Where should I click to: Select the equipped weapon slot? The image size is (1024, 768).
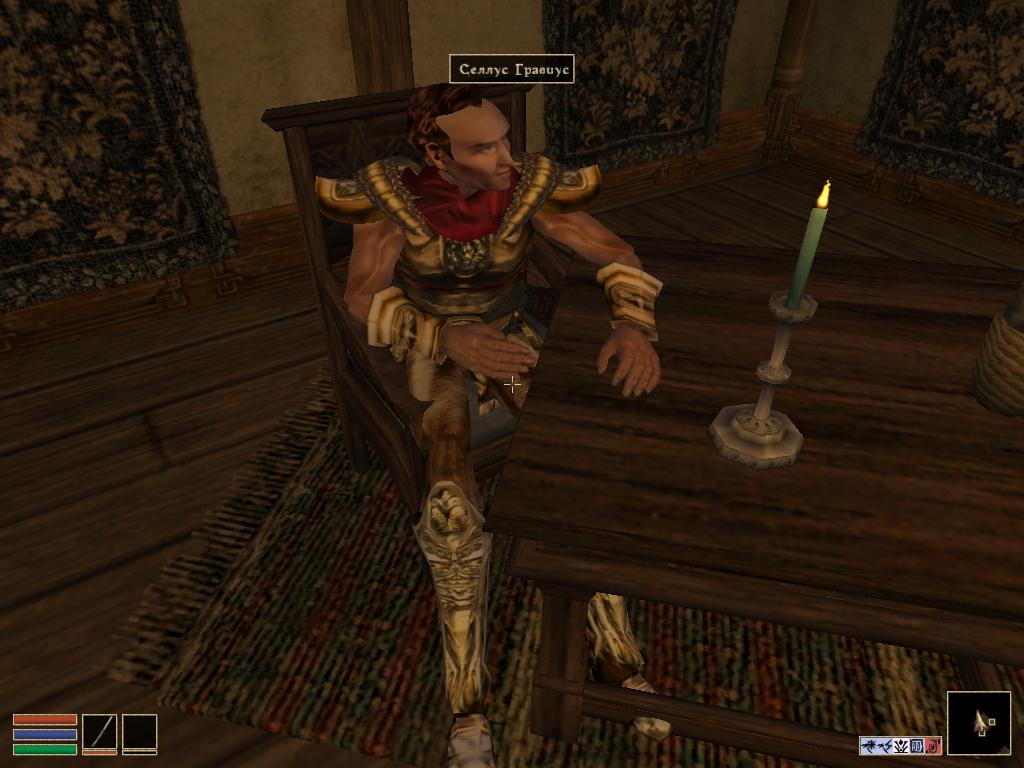pos(99,731)
